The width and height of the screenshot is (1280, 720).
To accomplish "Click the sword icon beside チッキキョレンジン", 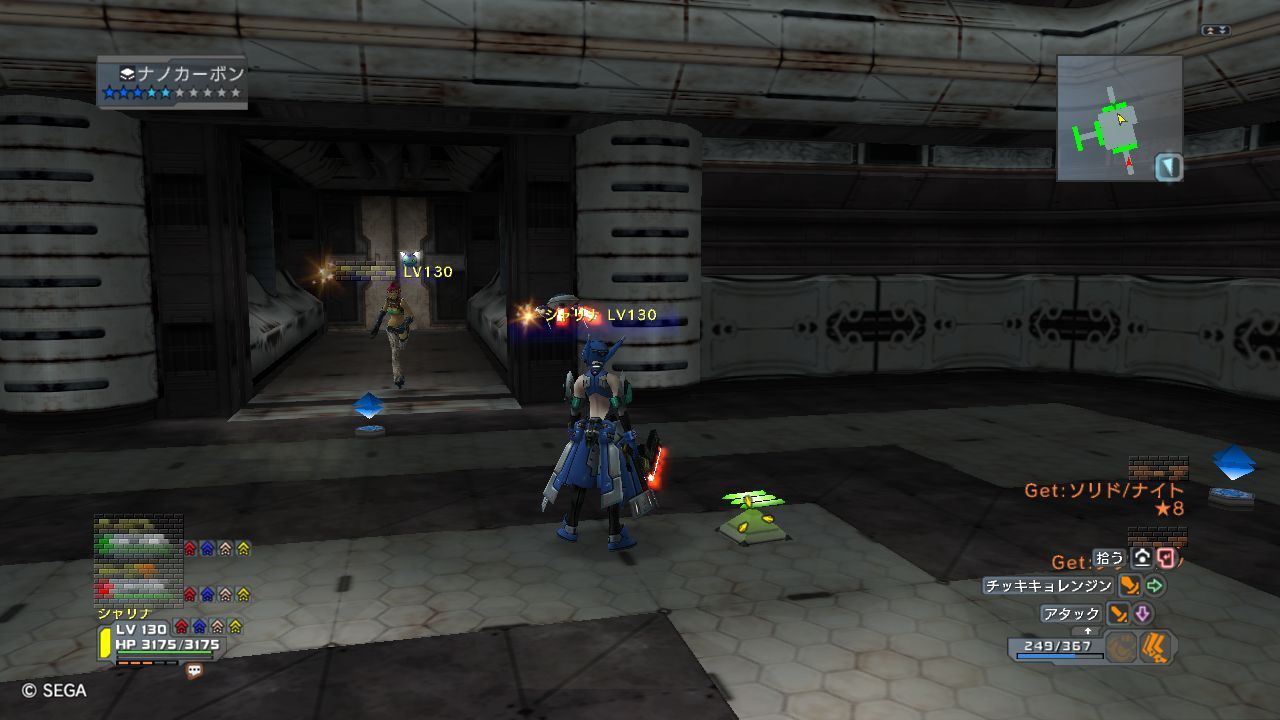I will point(1130,586).
